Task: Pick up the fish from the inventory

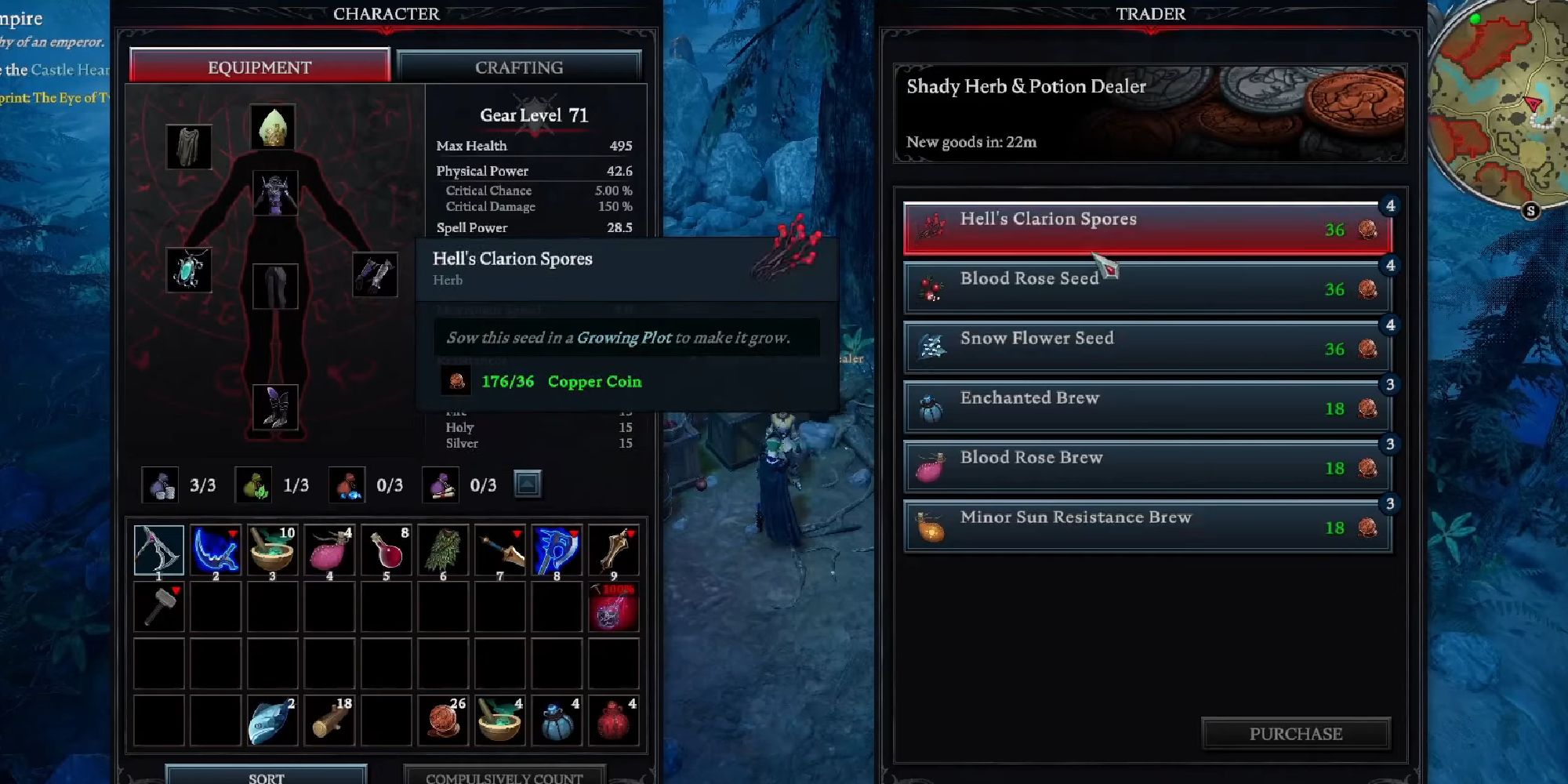Action: (272, 719)
